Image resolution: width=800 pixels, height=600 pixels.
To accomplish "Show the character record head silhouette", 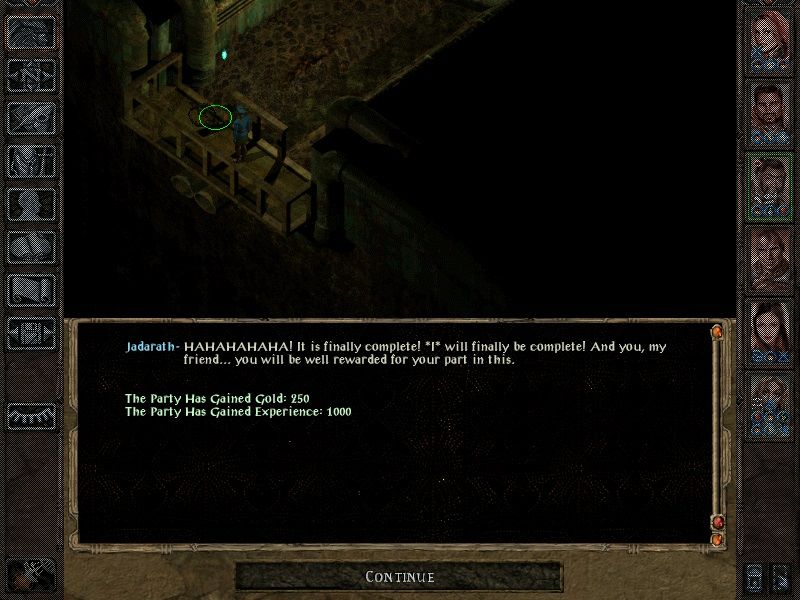I will click(30, 204).
